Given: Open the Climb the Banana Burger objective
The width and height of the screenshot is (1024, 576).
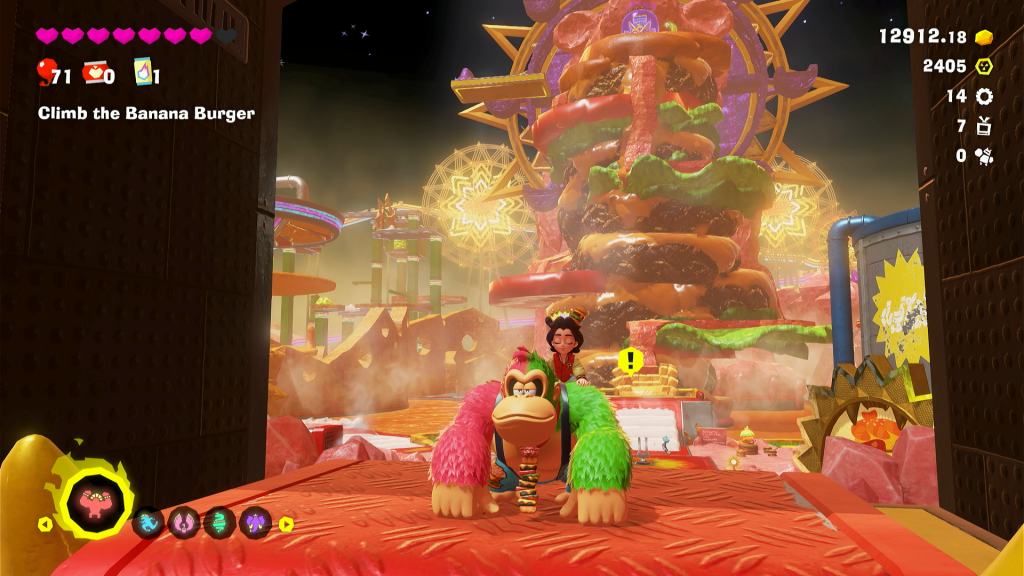Looking at the screenshot, I should [146, 113].
